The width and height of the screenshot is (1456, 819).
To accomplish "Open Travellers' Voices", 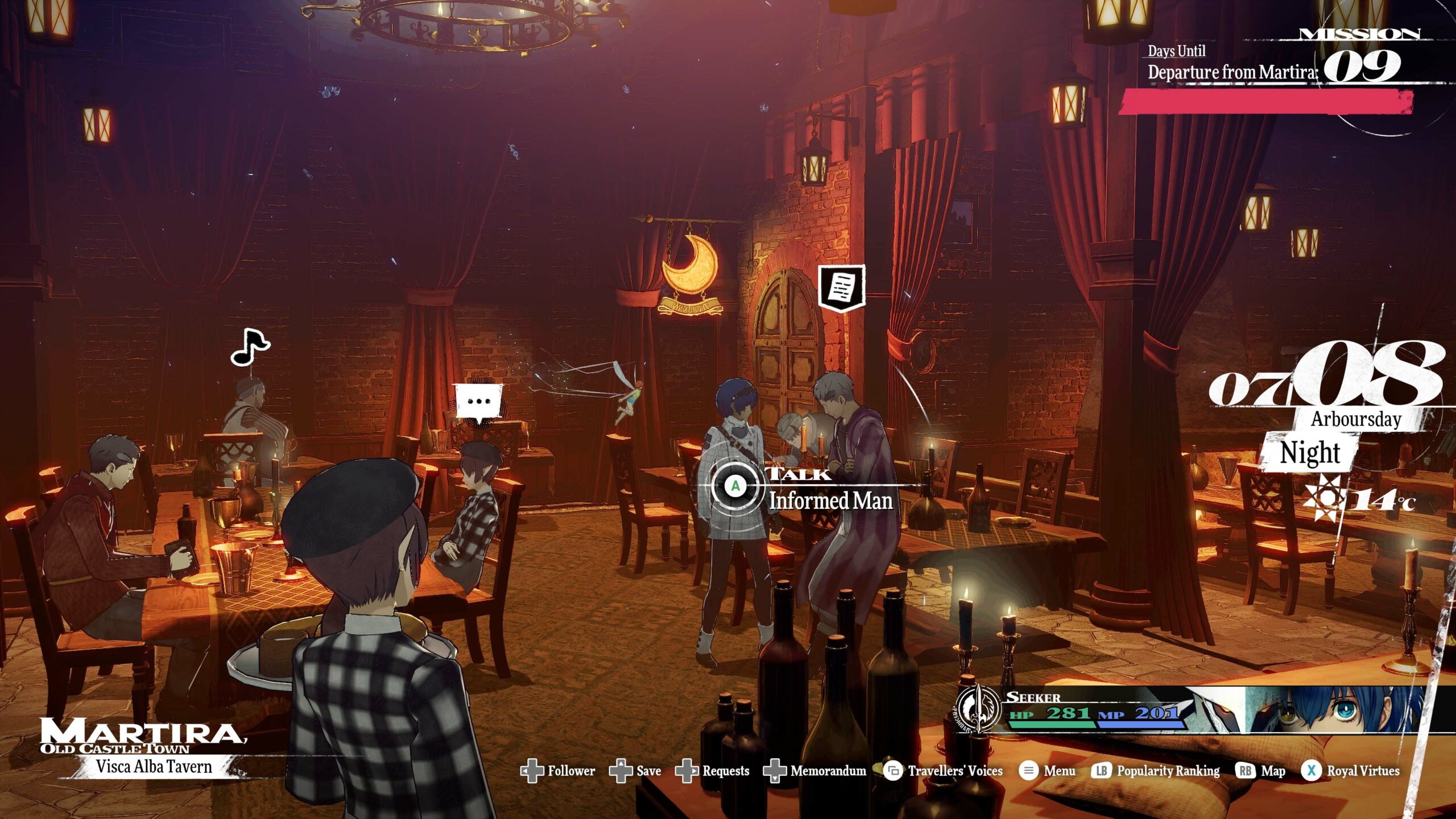I will coord(943,771).
